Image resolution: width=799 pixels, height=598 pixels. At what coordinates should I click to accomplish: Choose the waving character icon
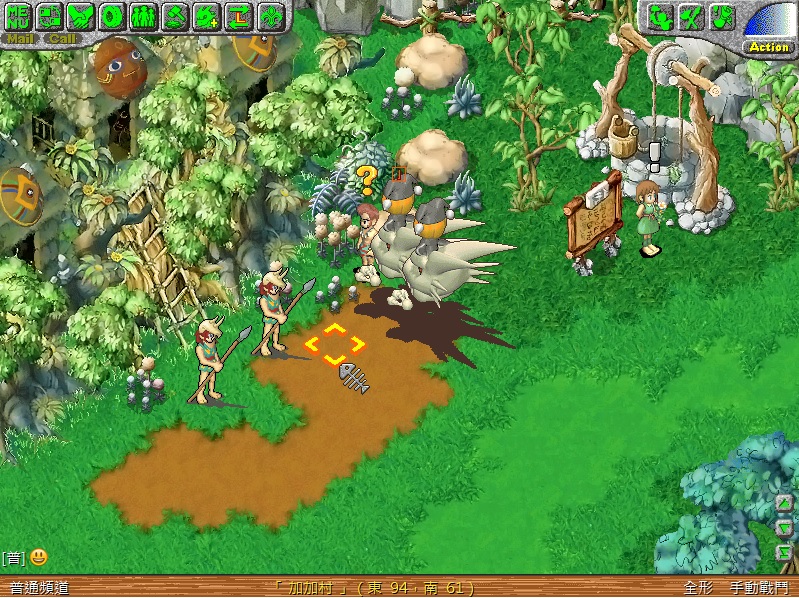[x=659, y=16]
